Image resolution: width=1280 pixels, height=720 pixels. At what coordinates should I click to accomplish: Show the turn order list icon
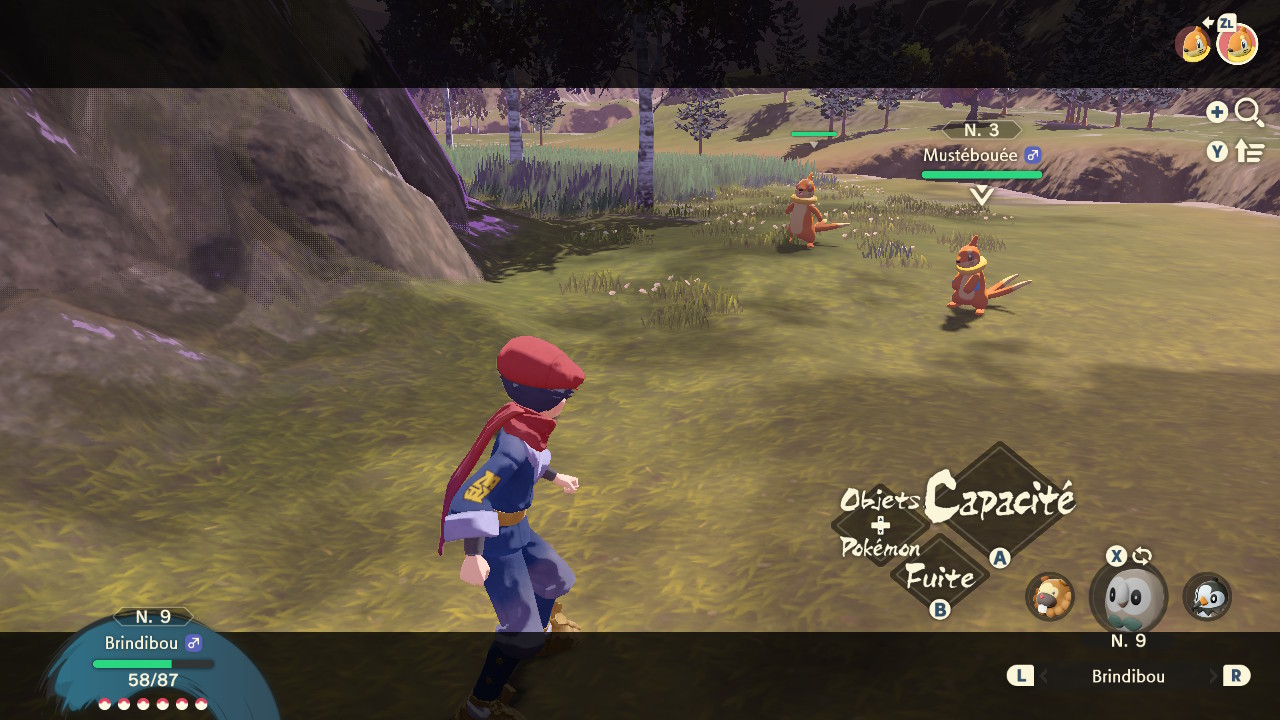(1250, 152)
